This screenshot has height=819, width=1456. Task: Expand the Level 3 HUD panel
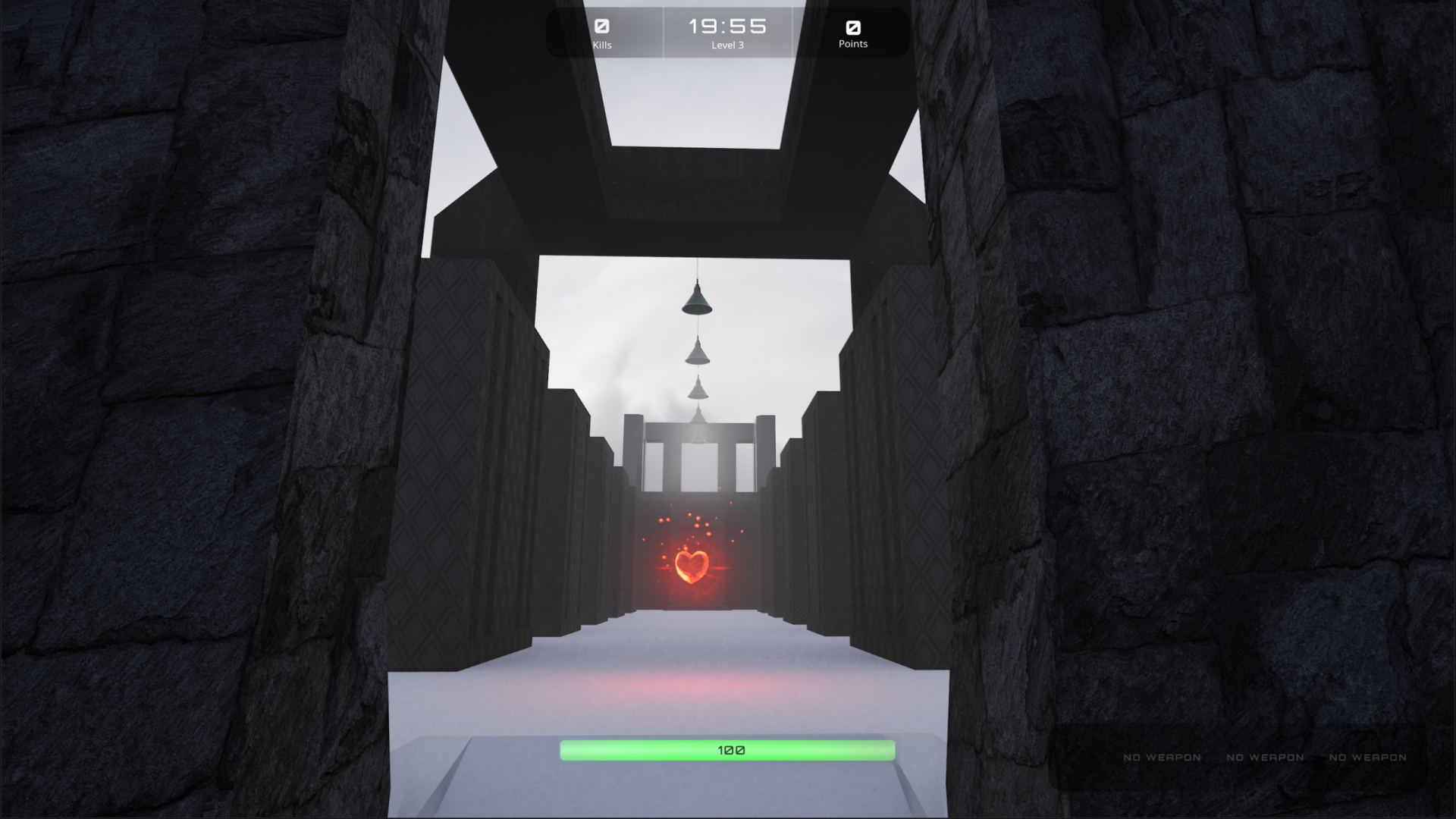point(727,33)
